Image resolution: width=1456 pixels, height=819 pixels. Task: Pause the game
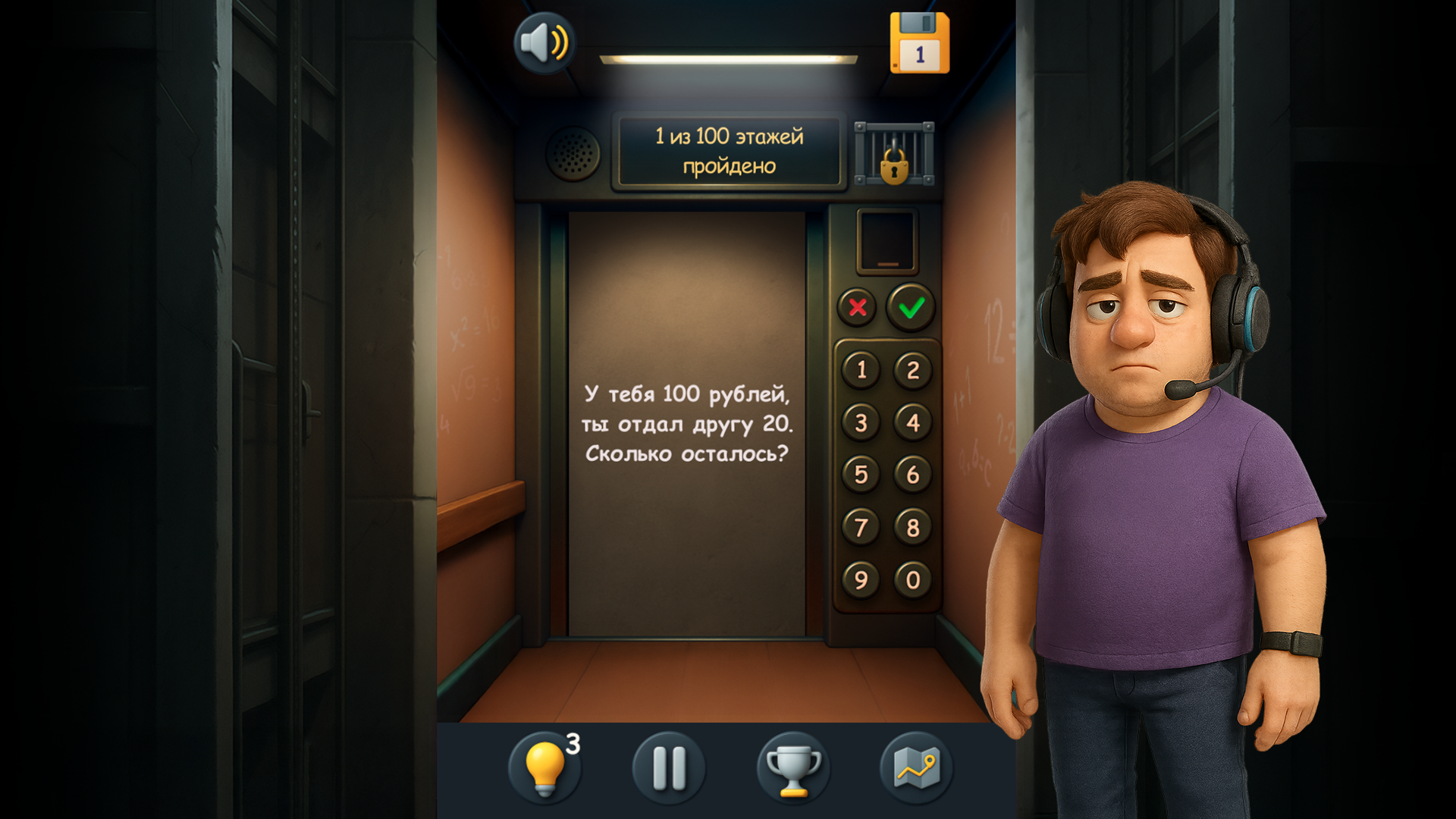click(x=667, y=768)
